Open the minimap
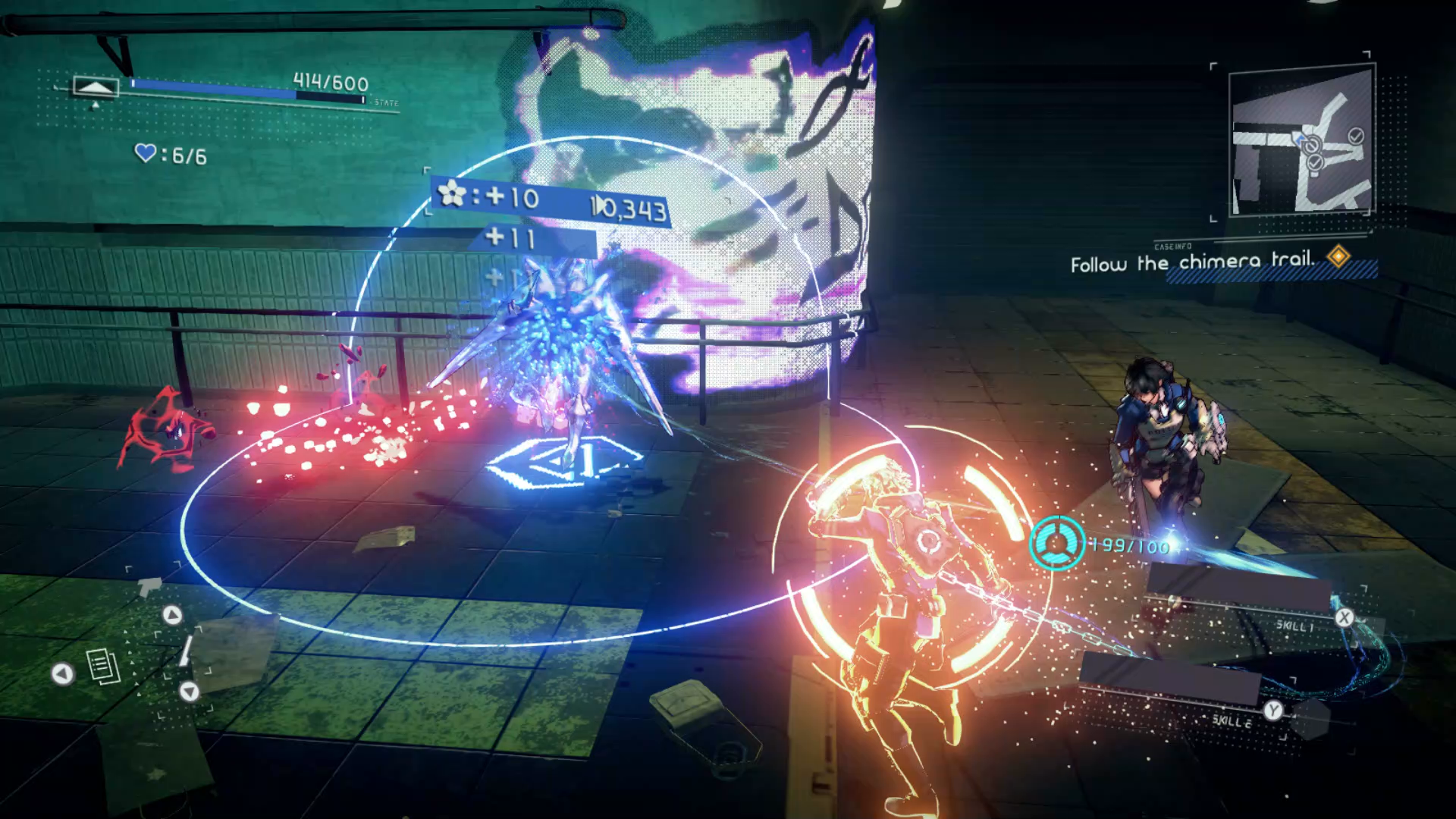The height and width of the screenshot is (819, 1456). [1301, 140]
